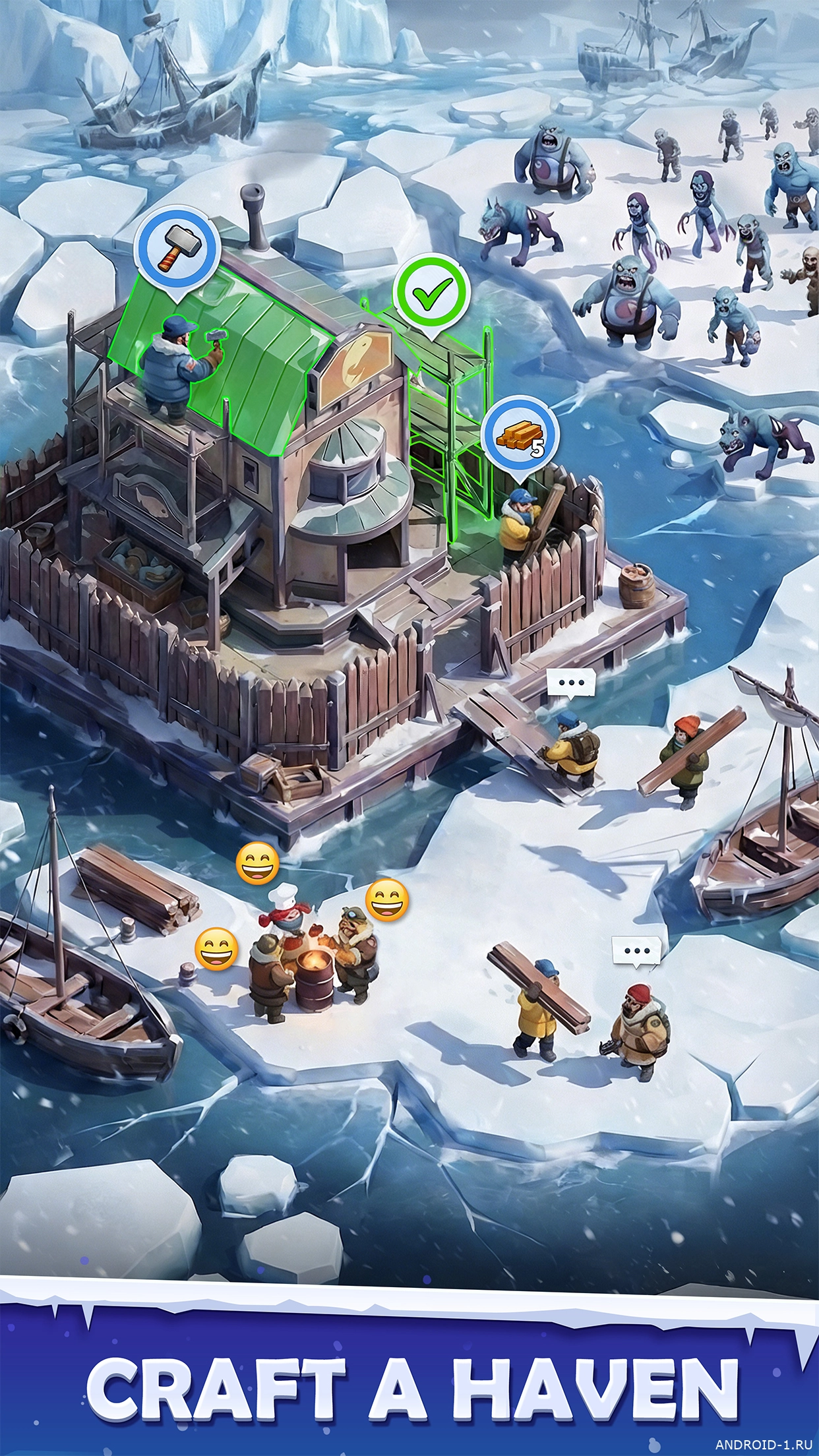The height and width of the screenshot is (1456, 819).
Task: Confirm with the green checkmark bubble
Action: coord(431,293)
